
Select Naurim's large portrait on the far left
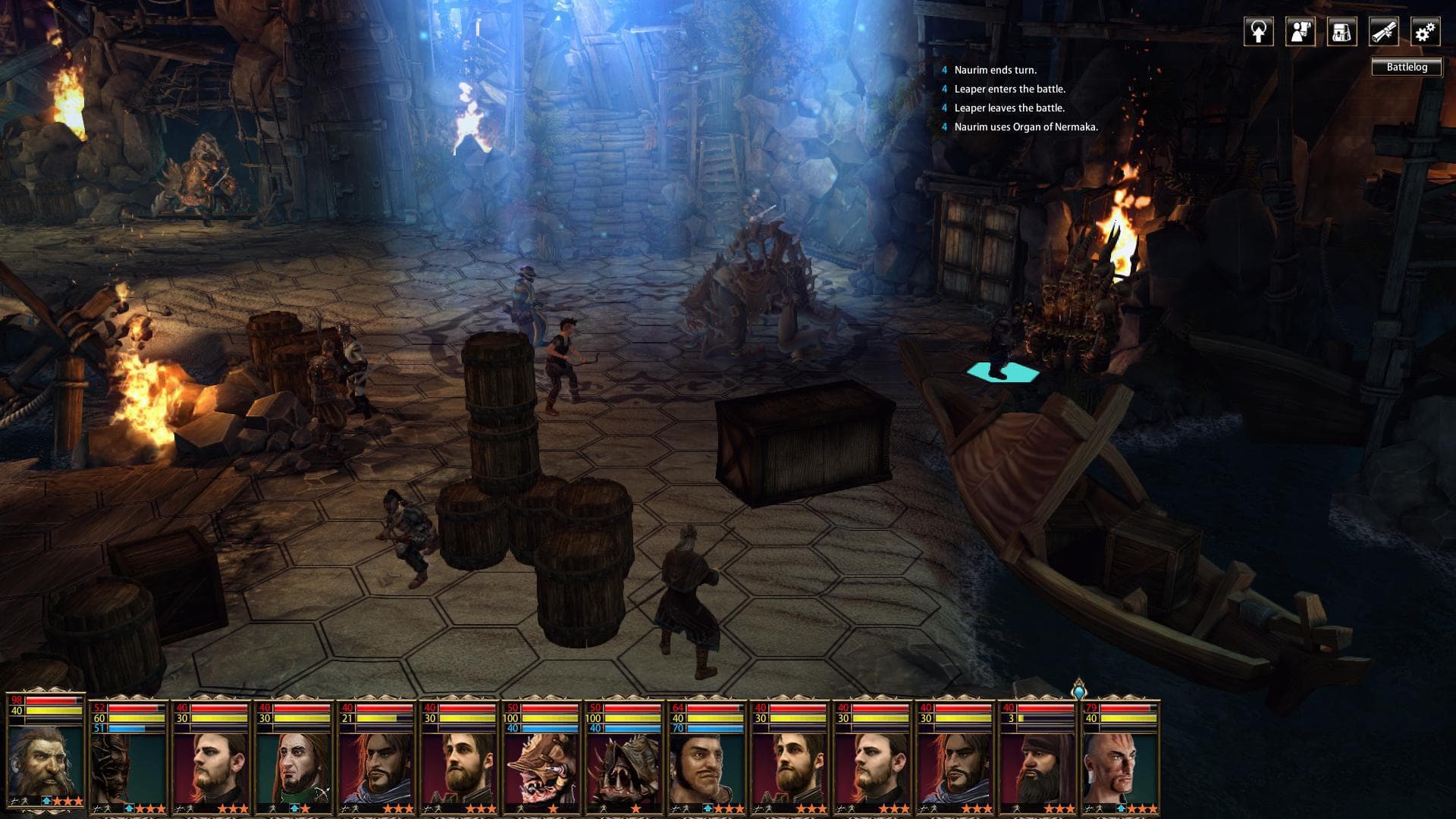pyautogui.click(x=45, y=758)
